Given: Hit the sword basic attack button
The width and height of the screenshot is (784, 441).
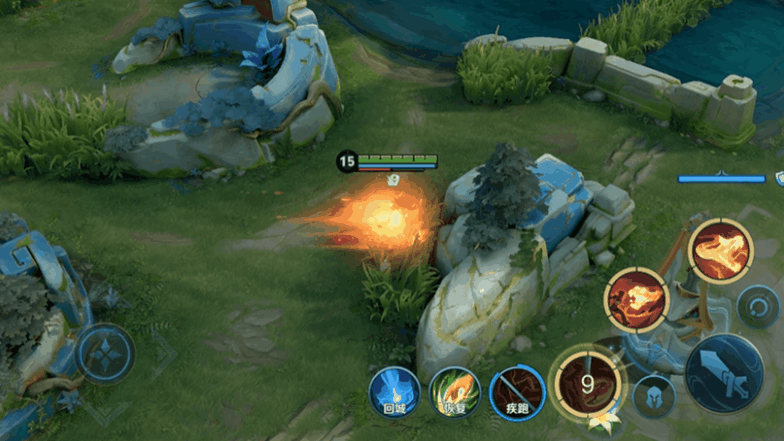Looking at the screenshot, I should coord(724,373).
